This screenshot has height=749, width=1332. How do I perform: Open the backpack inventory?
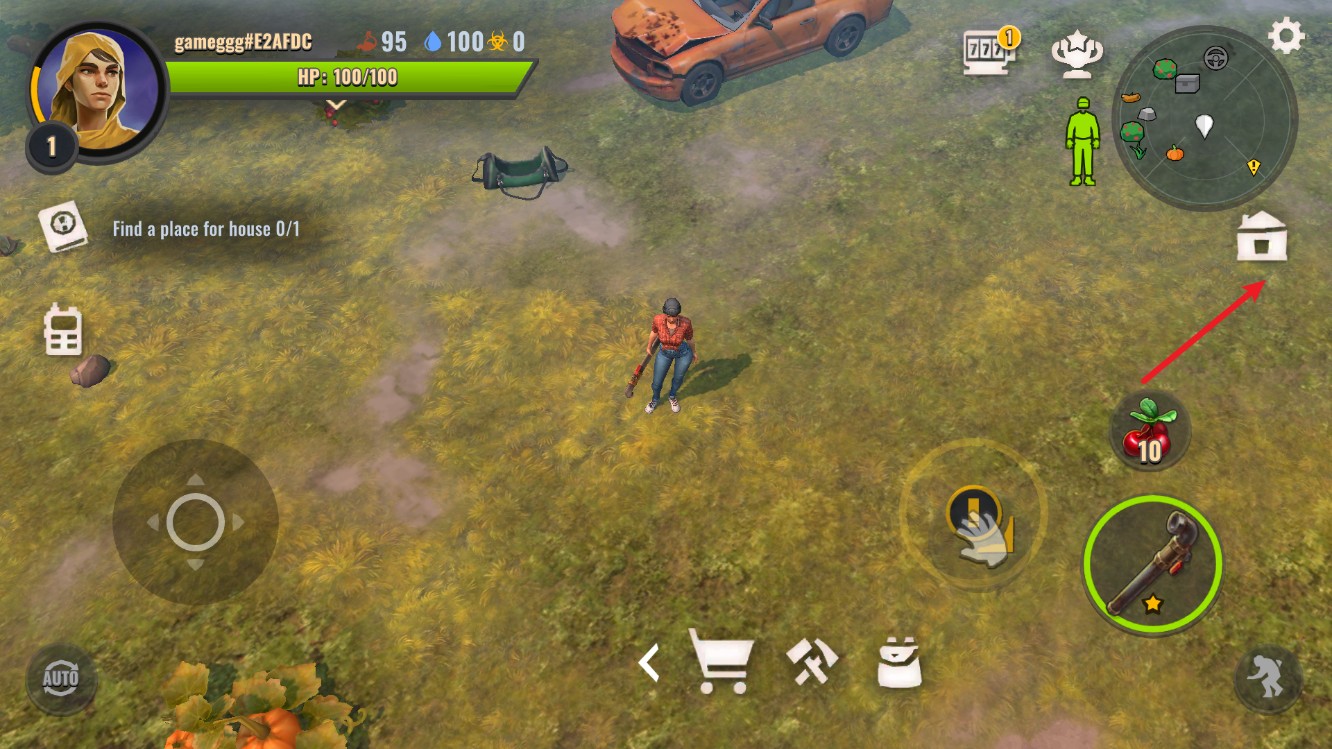pos(898,661)
